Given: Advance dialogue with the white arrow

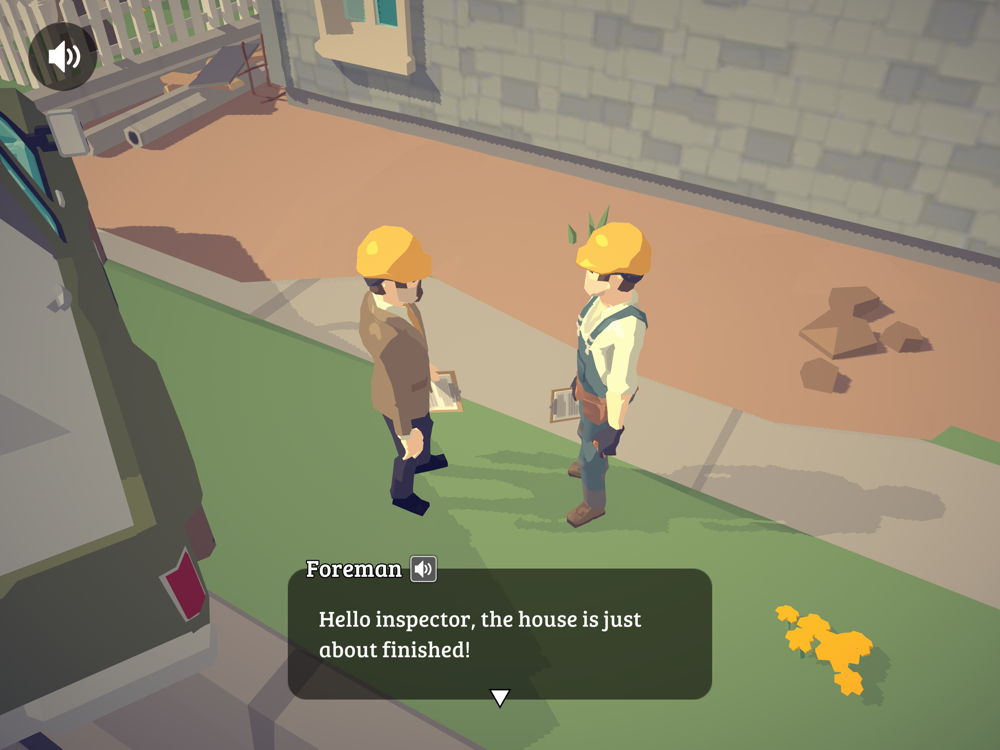Looking at the screenshot, I should pyautogui.click(x=499, y=697).
